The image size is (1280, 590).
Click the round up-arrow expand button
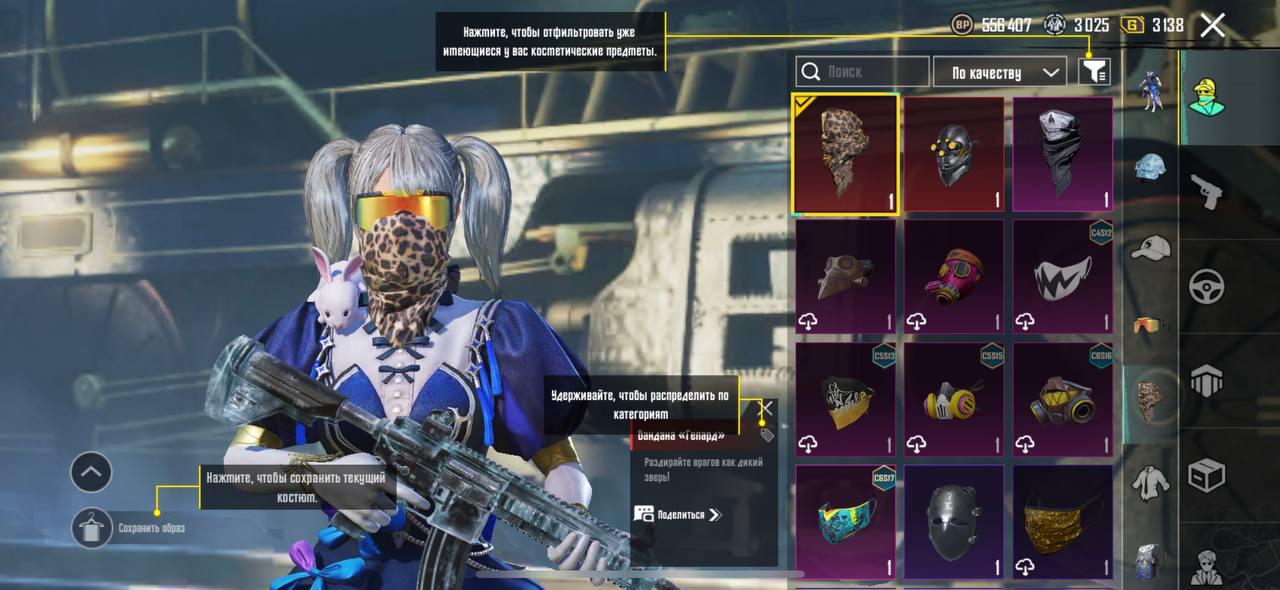click(91, 472)
